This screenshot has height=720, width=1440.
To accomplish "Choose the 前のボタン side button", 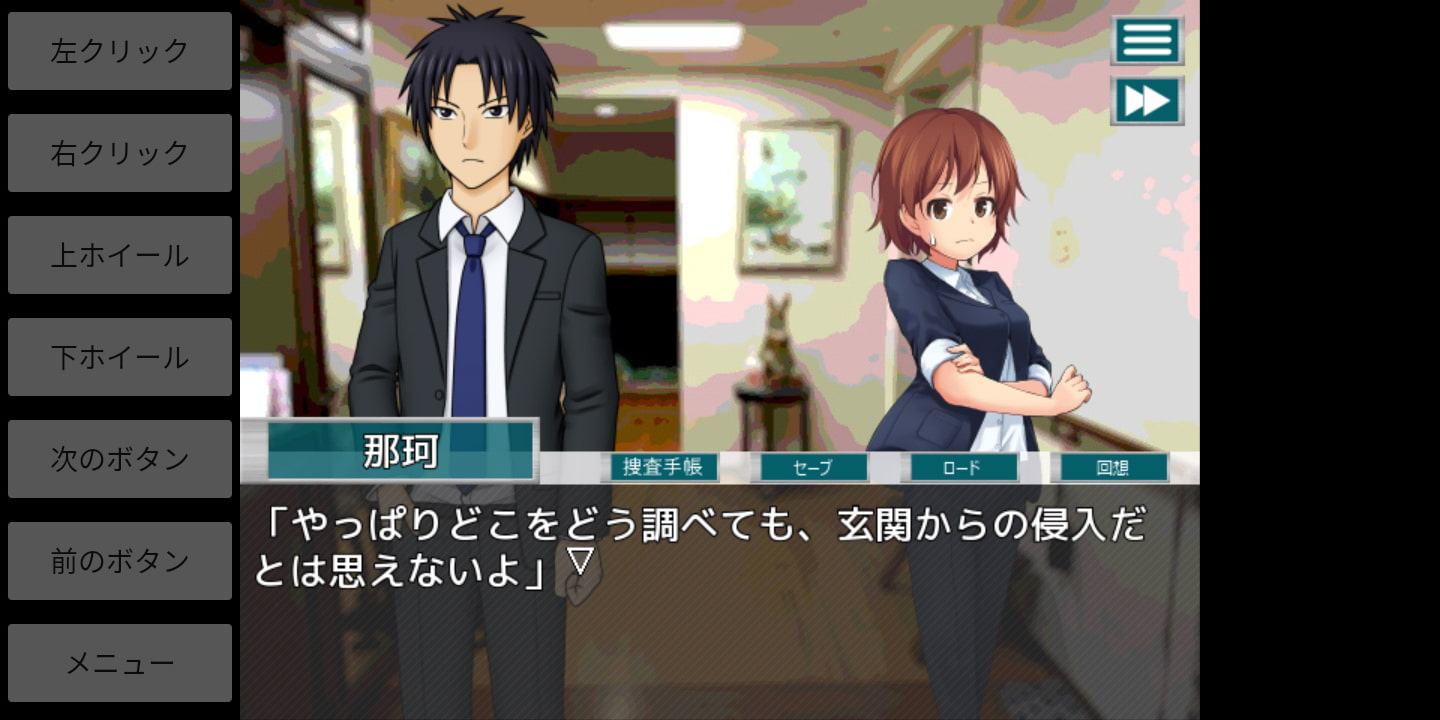I will 120,561.
